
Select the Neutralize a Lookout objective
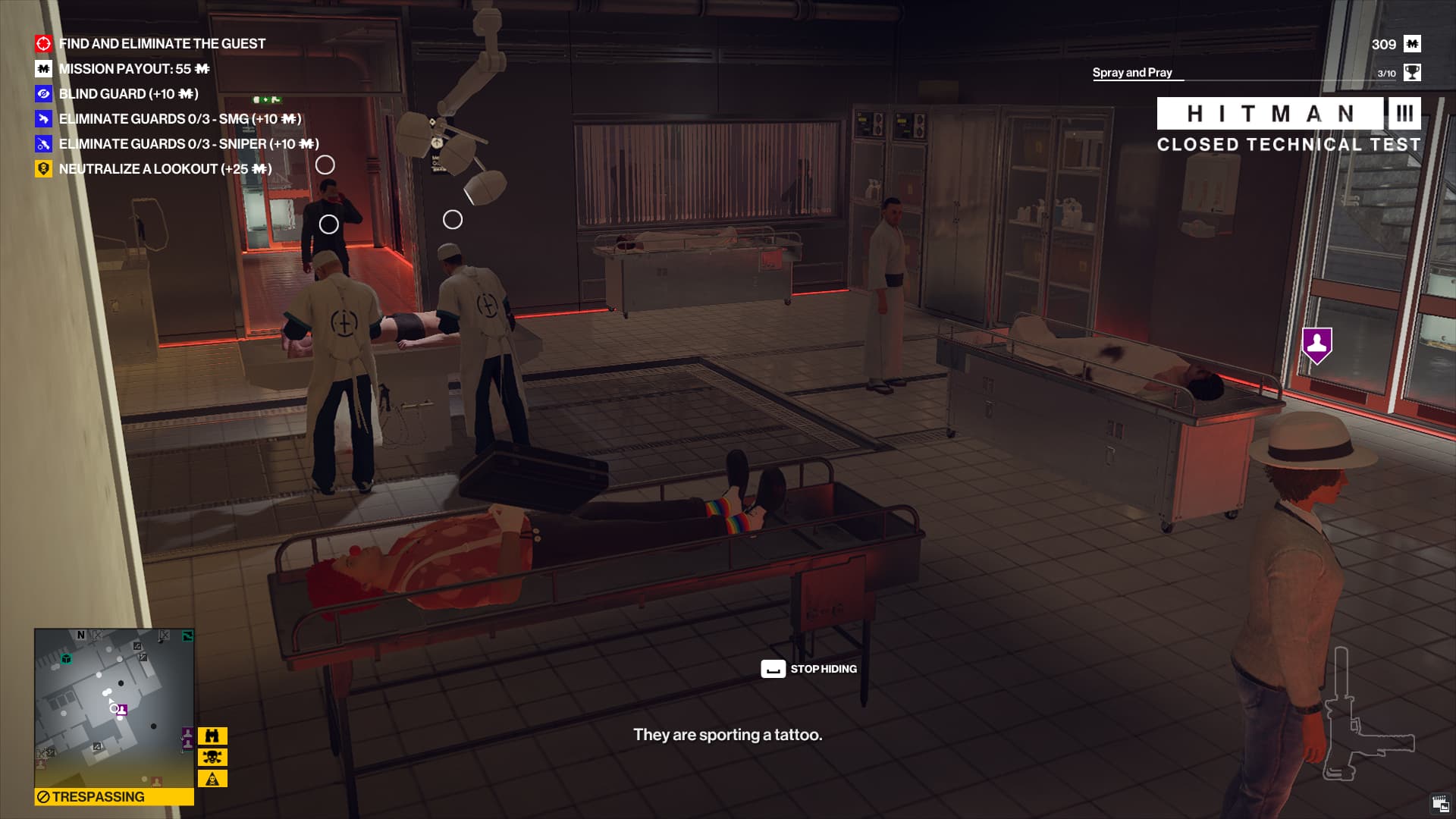point(165,169)
